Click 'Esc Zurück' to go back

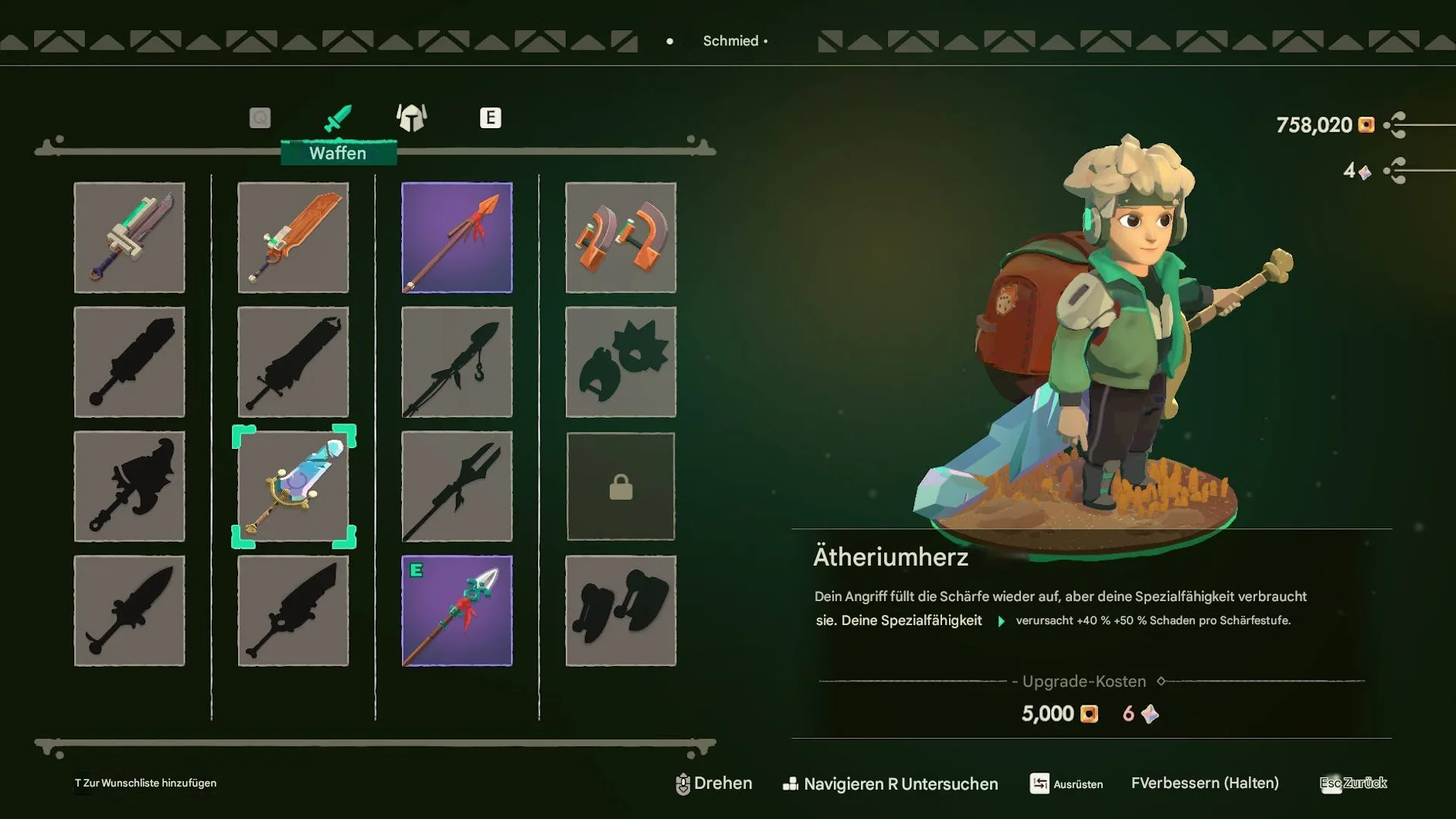[1351, 783]
